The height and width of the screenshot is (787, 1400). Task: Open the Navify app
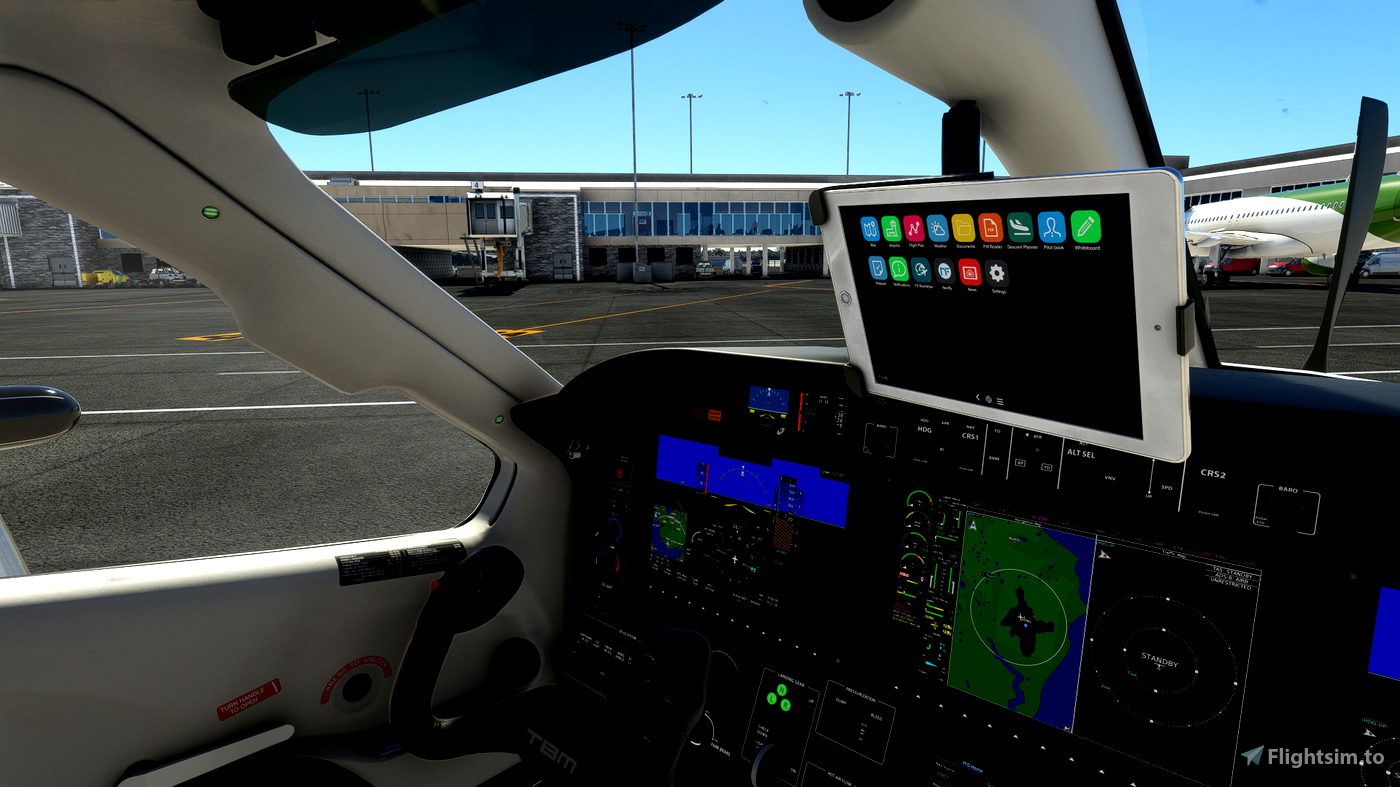point(946,272)
